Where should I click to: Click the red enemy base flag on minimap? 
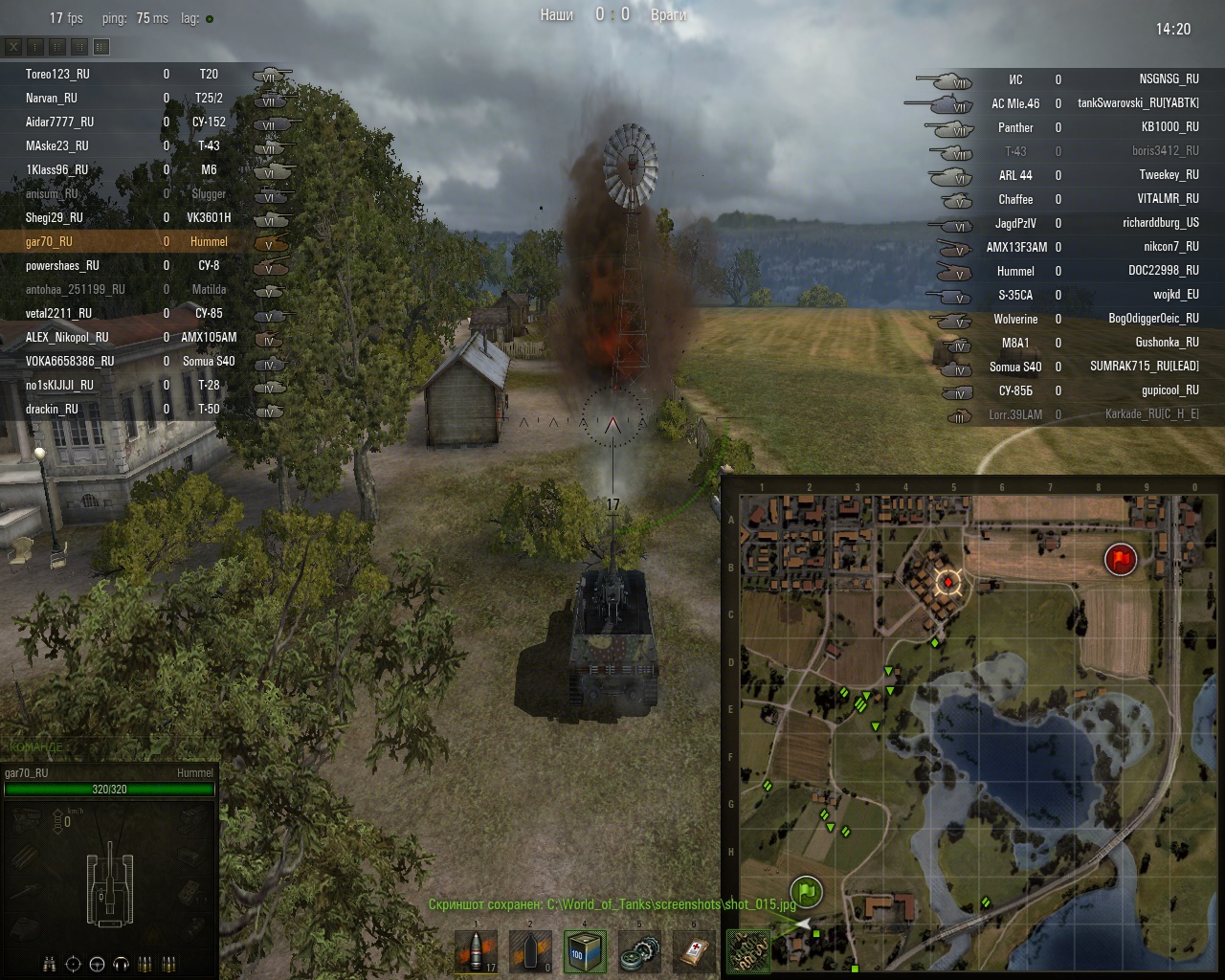pyautogui.click(x=1120, y=559)
